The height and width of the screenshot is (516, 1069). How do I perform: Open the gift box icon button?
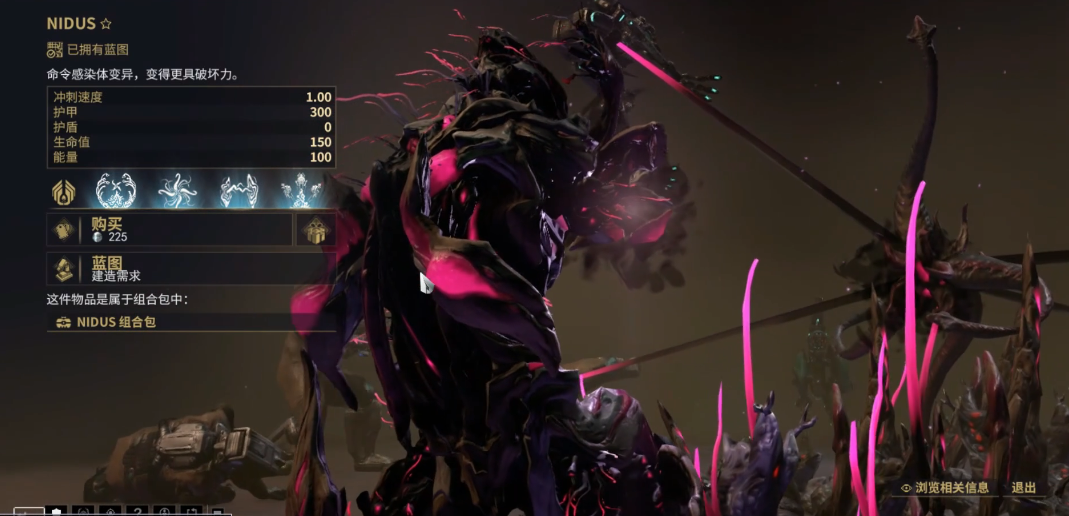315,230
